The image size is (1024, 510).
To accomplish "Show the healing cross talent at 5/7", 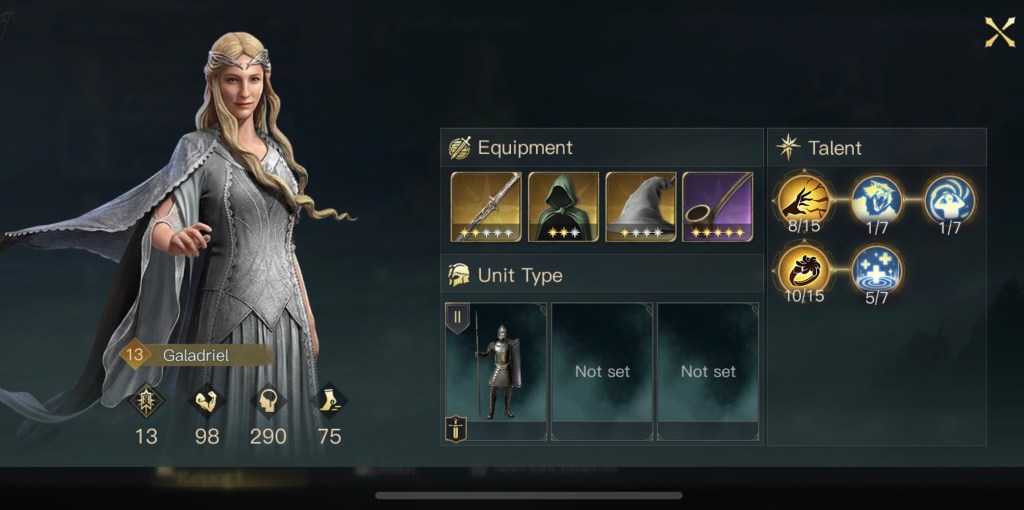I will click(876, 270).
